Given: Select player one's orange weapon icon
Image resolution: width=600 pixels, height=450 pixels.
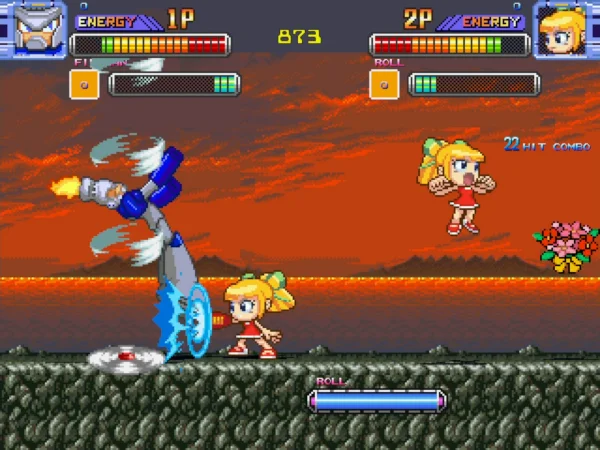Looking at the screenshot, I should click(84, 84).
